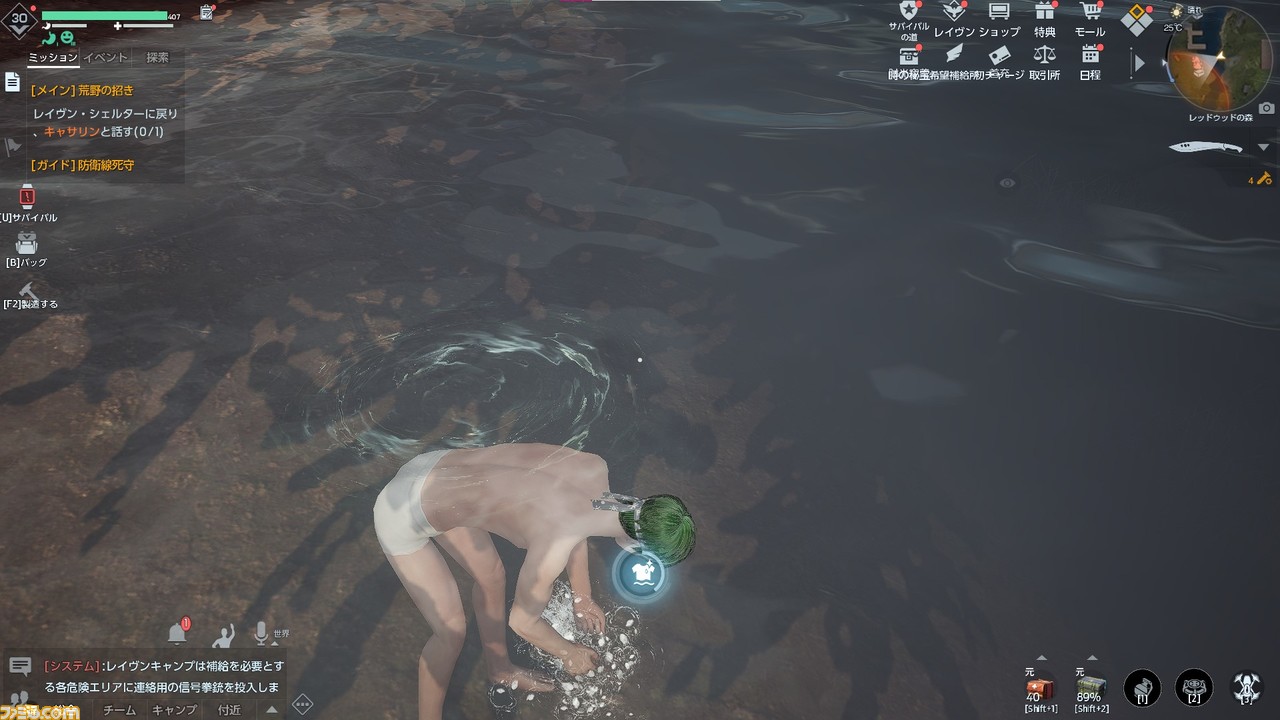Click the emote gesture figure icon
Screen dimensions: 1280x720
[x=222, y=634]
